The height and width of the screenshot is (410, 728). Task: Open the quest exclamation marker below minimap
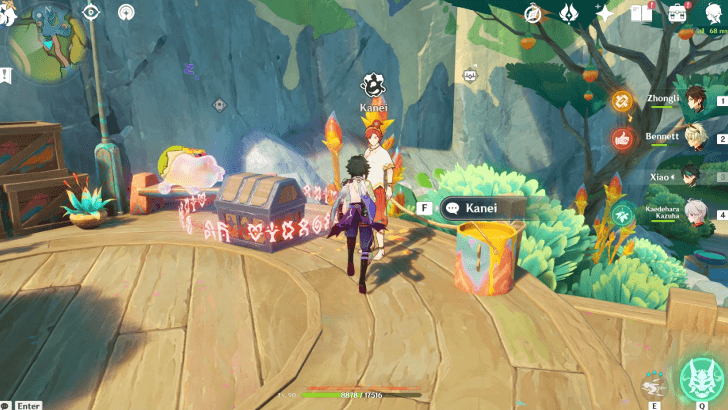(x=6, y=74)
